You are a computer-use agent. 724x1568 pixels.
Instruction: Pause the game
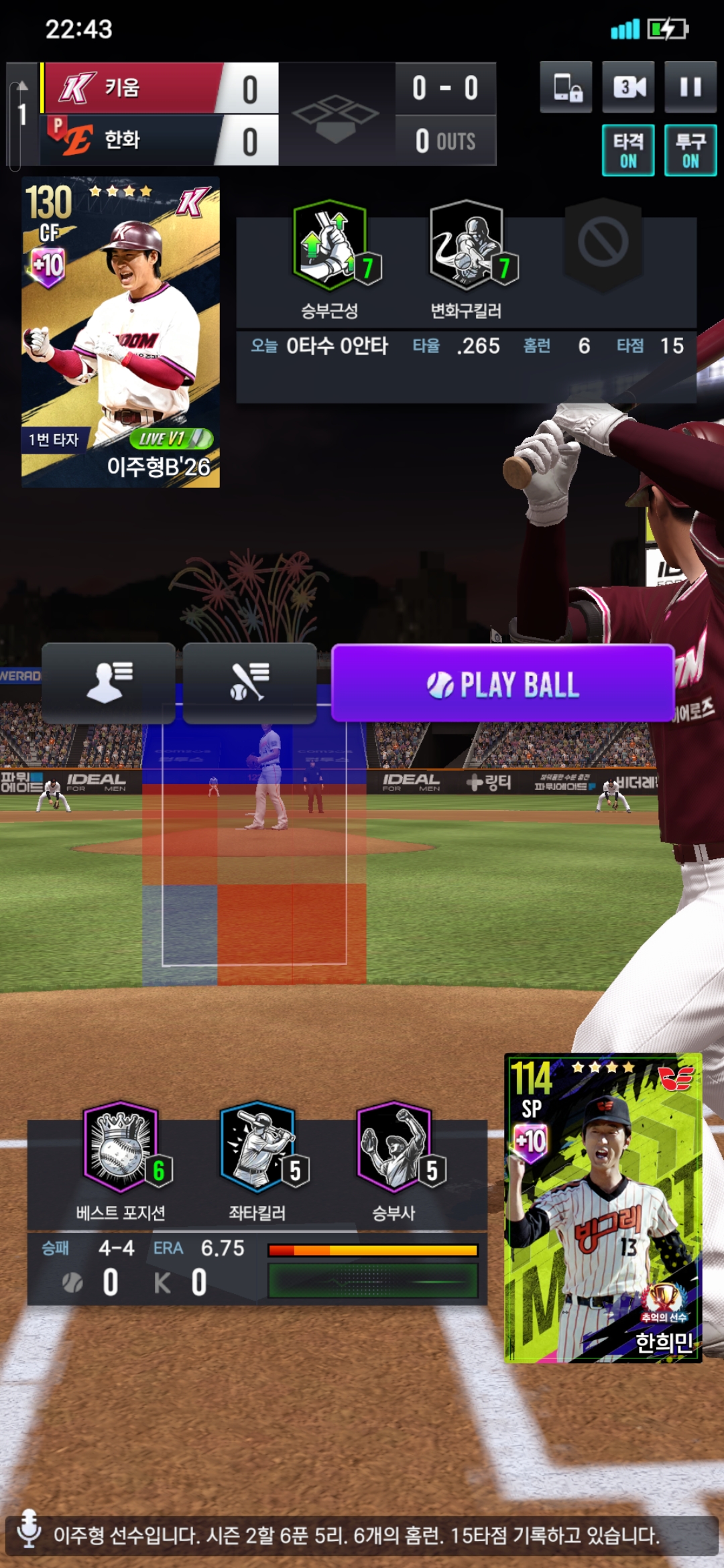pos(690,87)
